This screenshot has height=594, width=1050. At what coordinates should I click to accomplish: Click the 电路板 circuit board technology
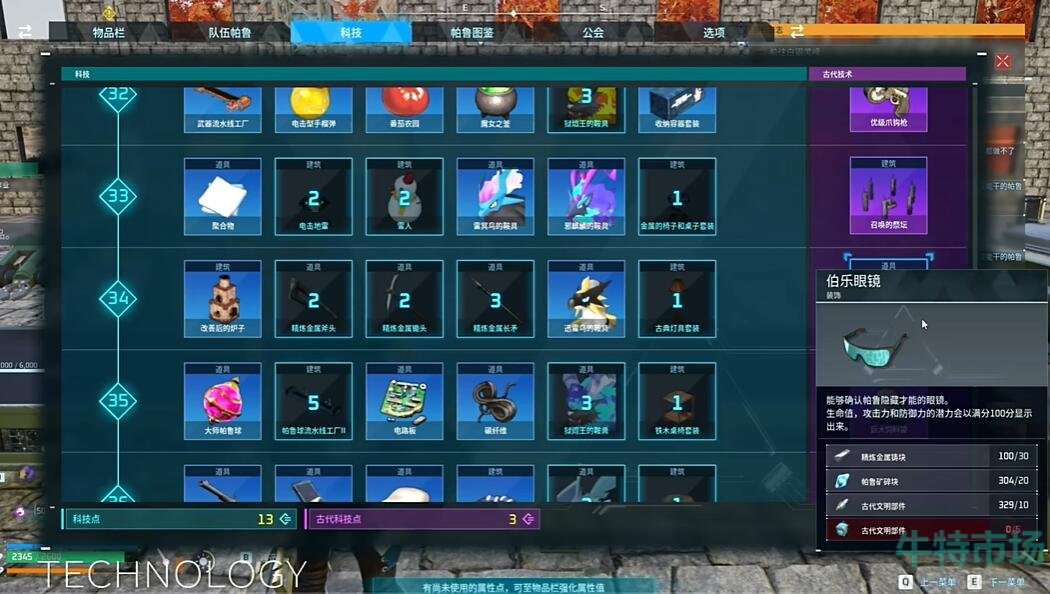click(x=404, y=400)
